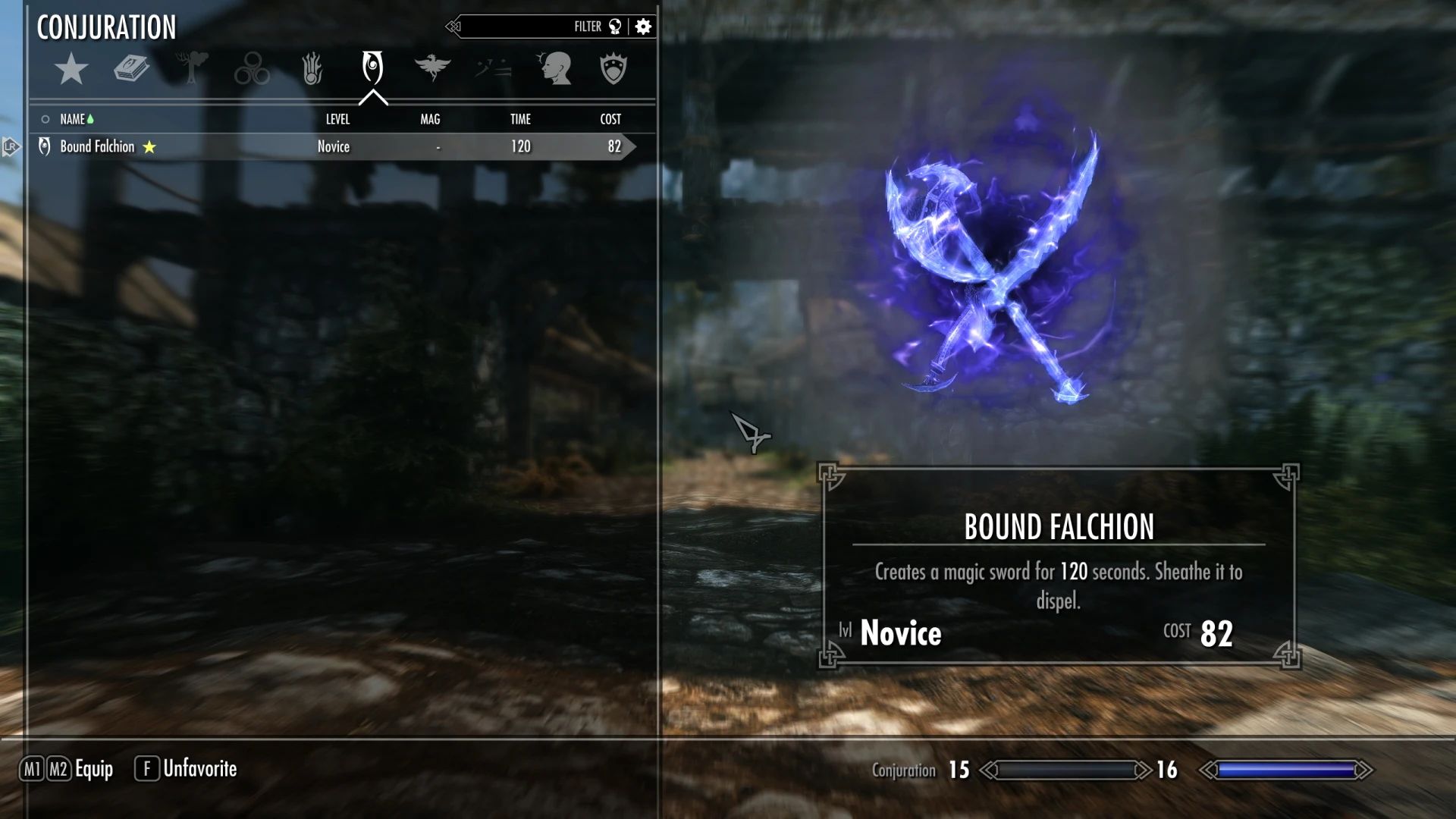This screenshot has height=819, width=1456.
Task: Open the Powers head icon
Action: pos(556,68)
